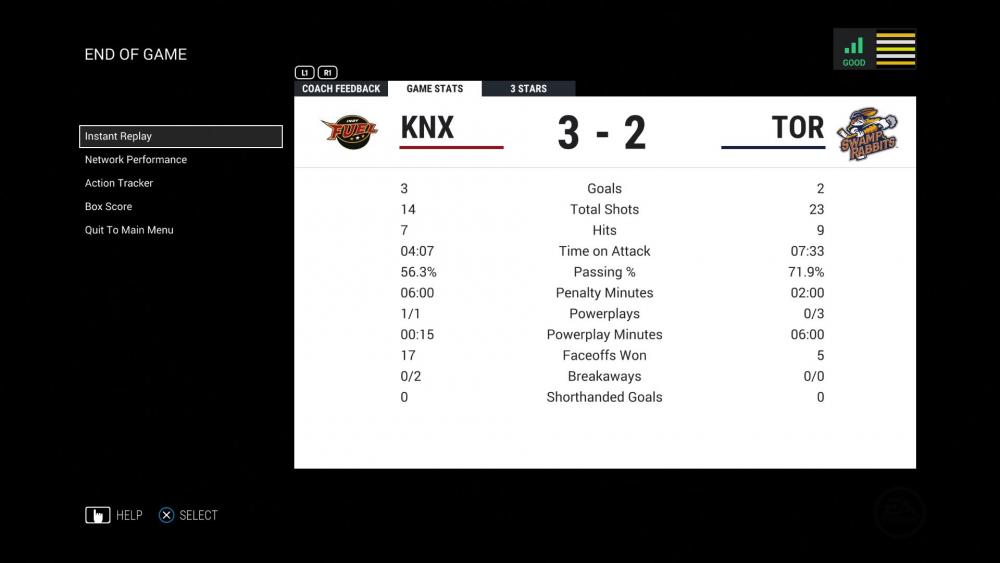Open Network Performance from the menu

[x=136, y=160]
